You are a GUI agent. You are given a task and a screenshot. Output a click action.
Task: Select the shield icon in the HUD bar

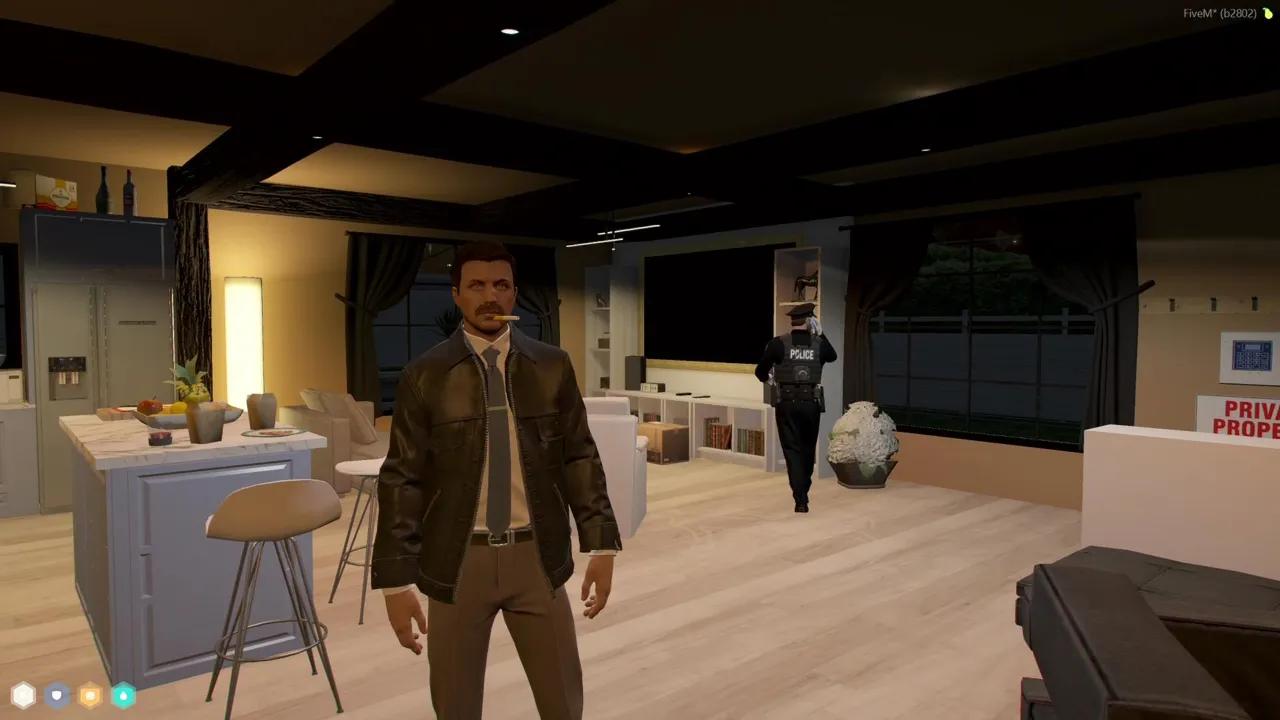pos(57,694)
